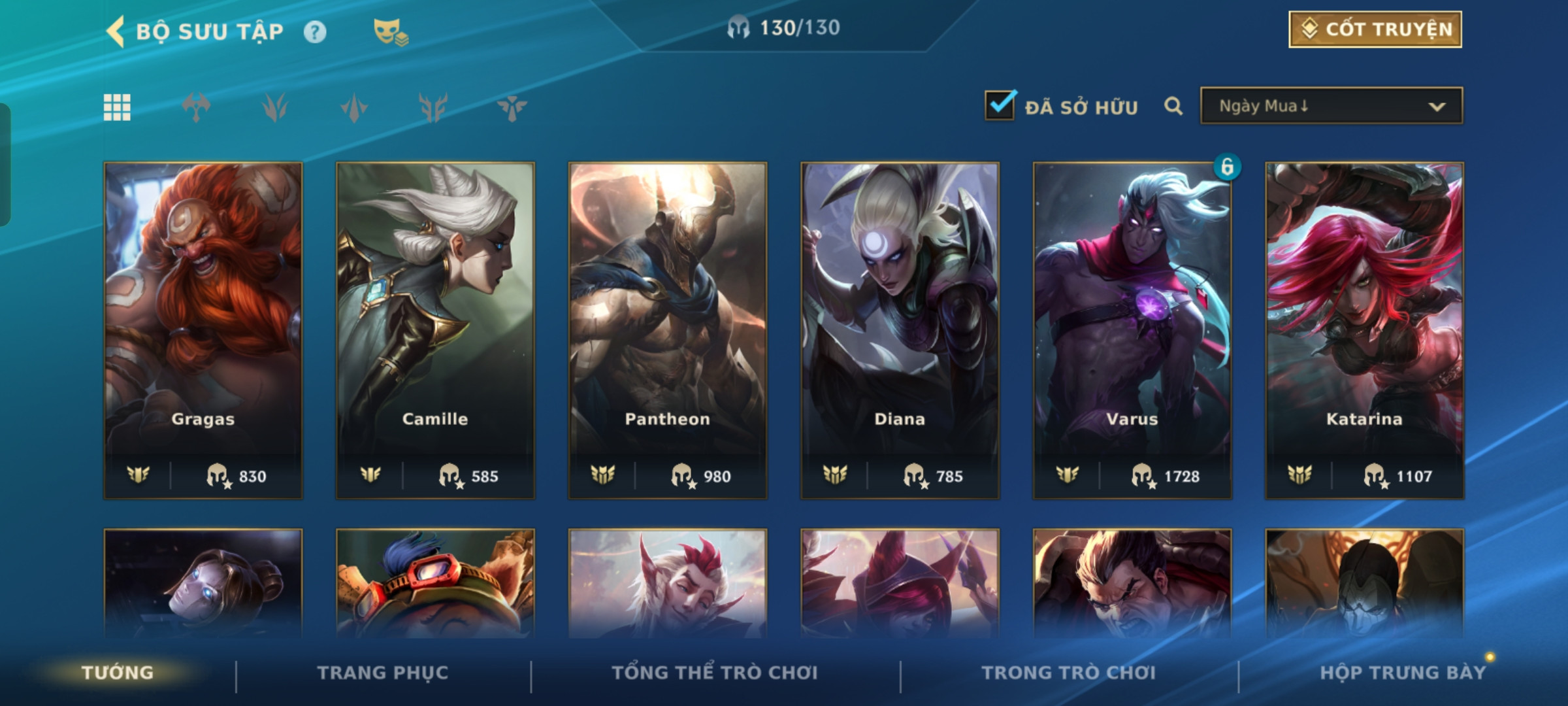1568x706 pixels.
Task: Go back from Bộ Sưu Tập screen
Action: pyautogui.click(x=116, y=31)
